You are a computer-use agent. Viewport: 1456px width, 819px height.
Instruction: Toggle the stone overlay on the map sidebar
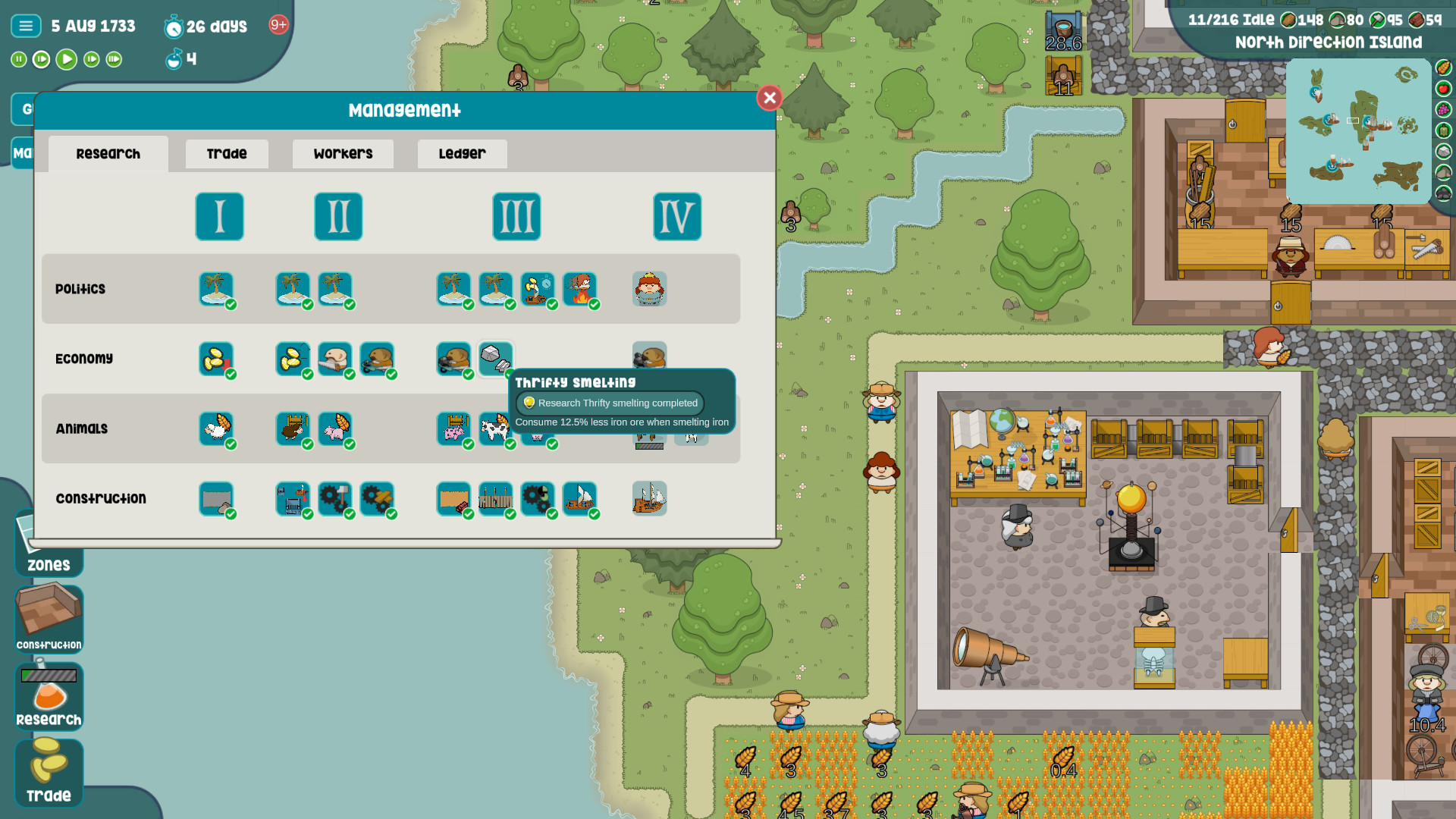click(1442, 150)
